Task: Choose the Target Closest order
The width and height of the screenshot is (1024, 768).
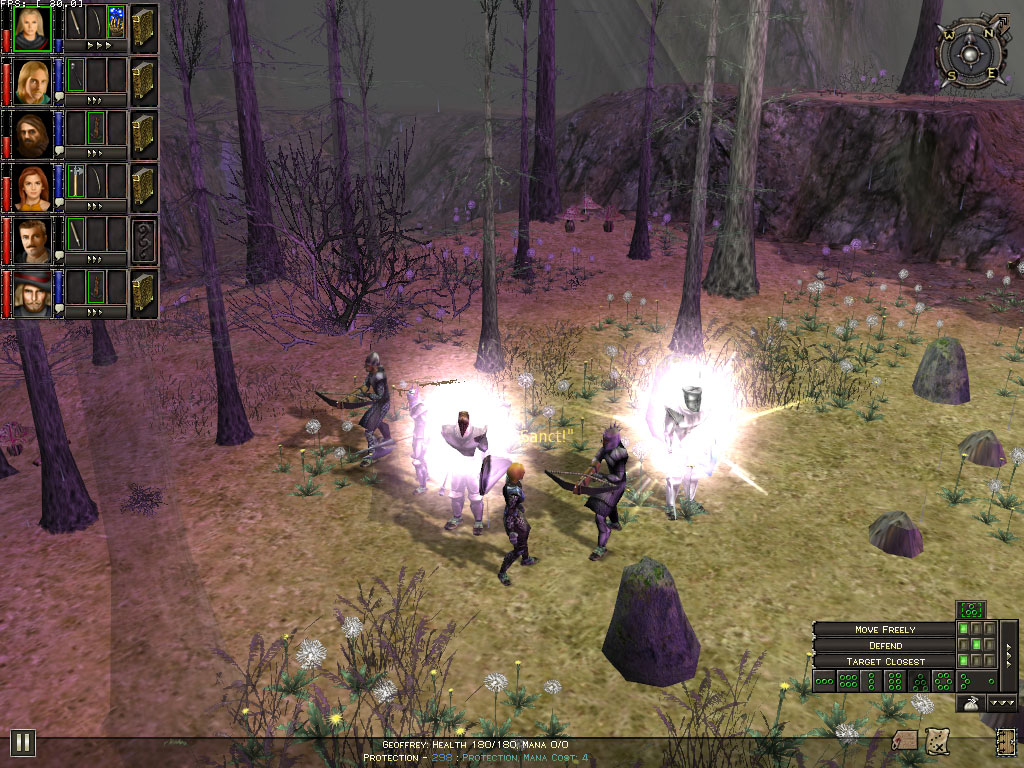Action: 886,661
